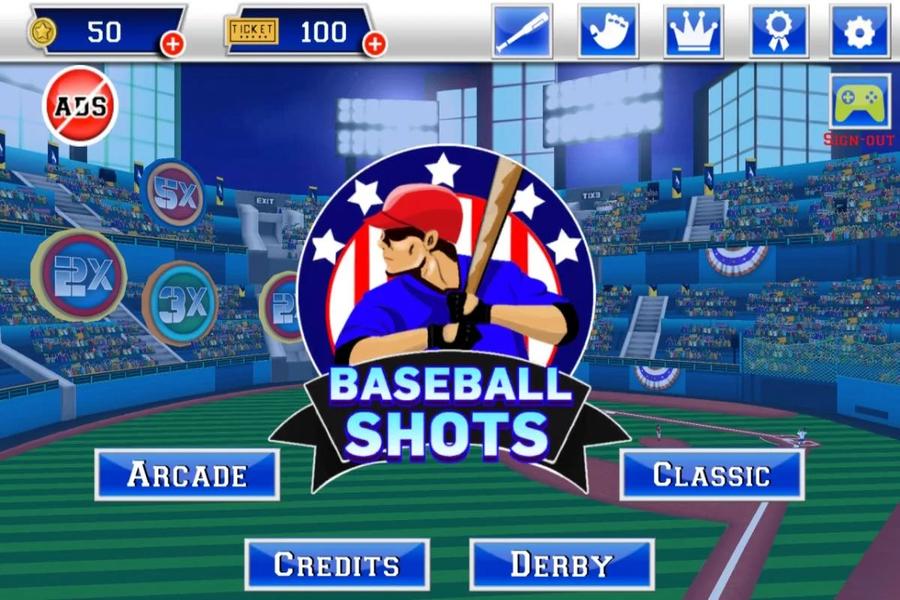This screenshot has width=900, height=600.
Task: Choose the Classic game mode
Action: click(x=712, y=475)
